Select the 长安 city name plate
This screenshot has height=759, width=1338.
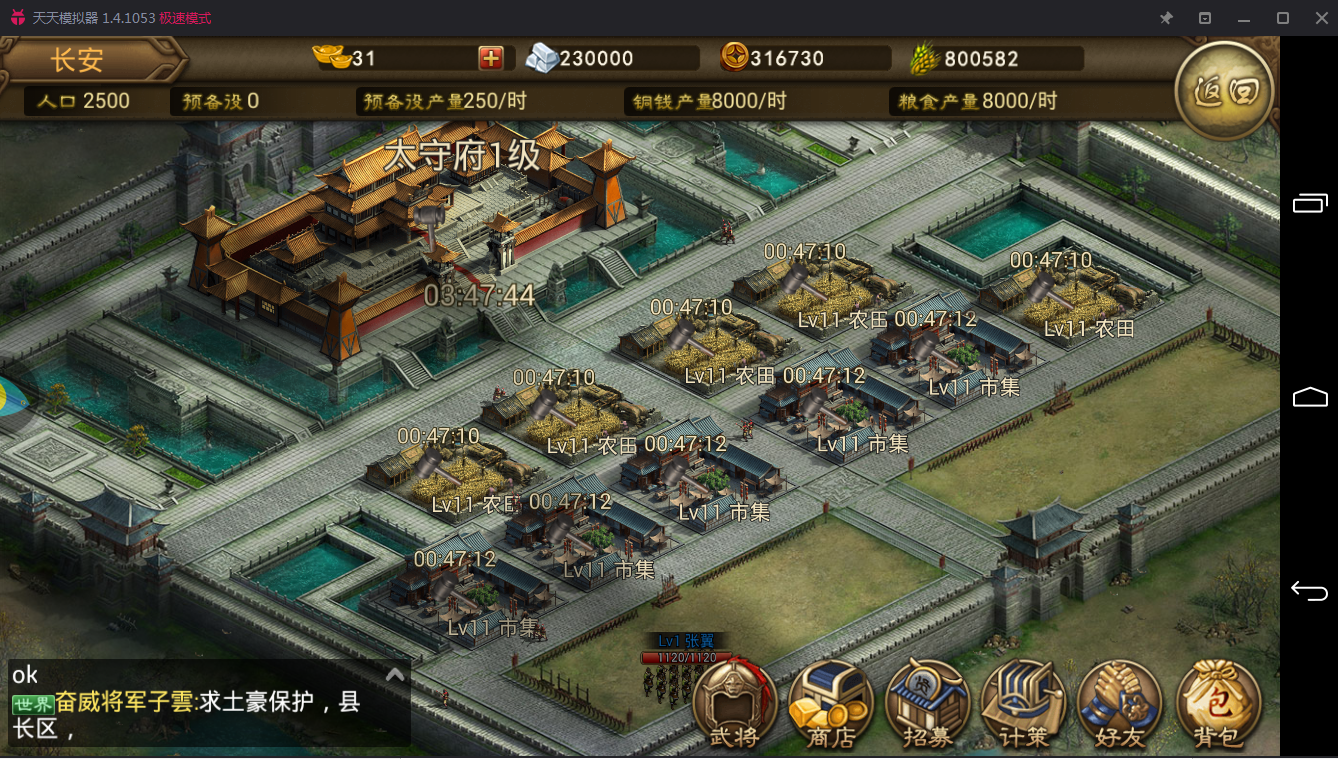pyautogui.click(x=78, y=60)
